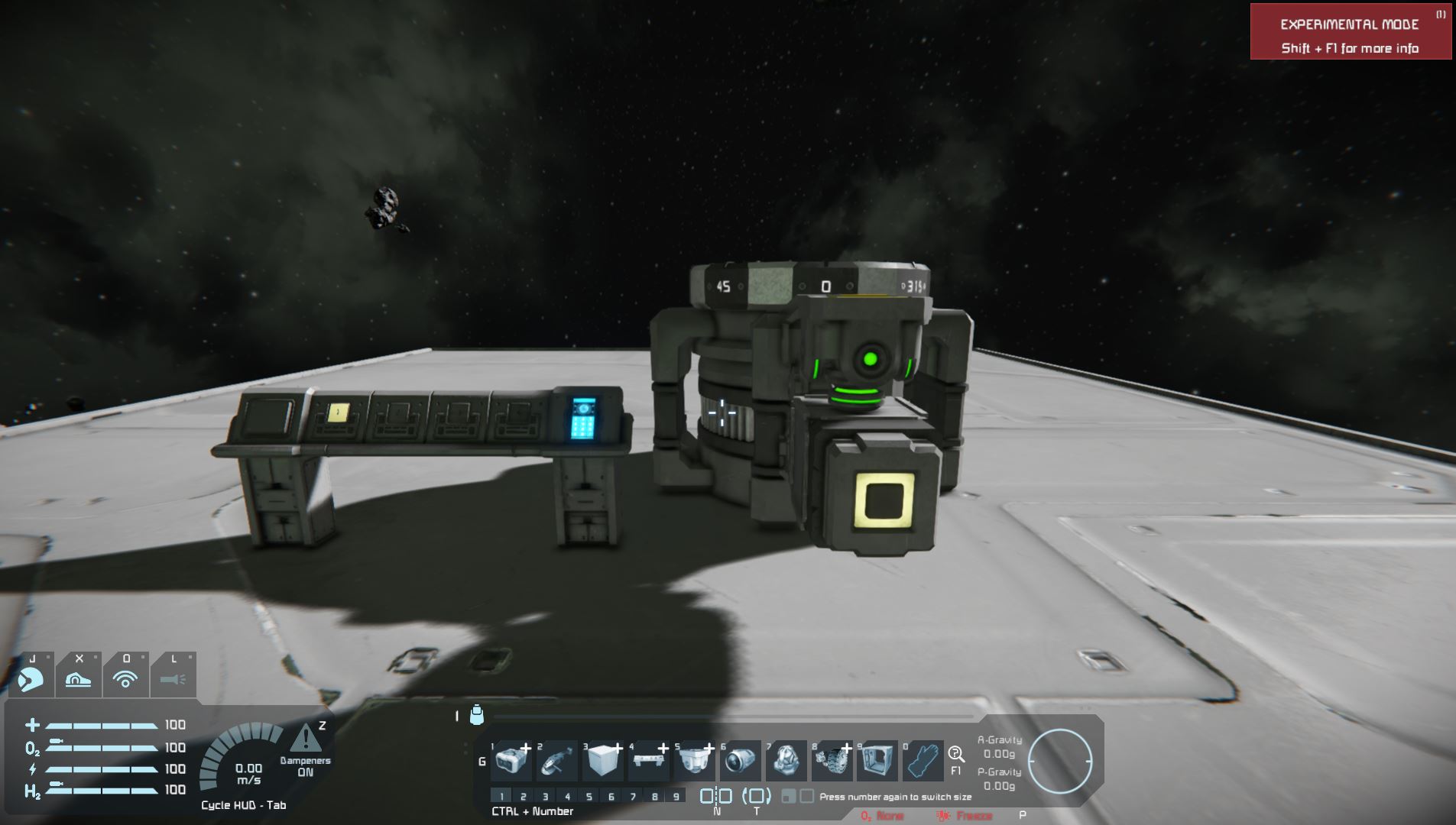Viewport: 1456px width, 825px height.
Task: Select the camera block in slot 6
Action: pos(740,761)
